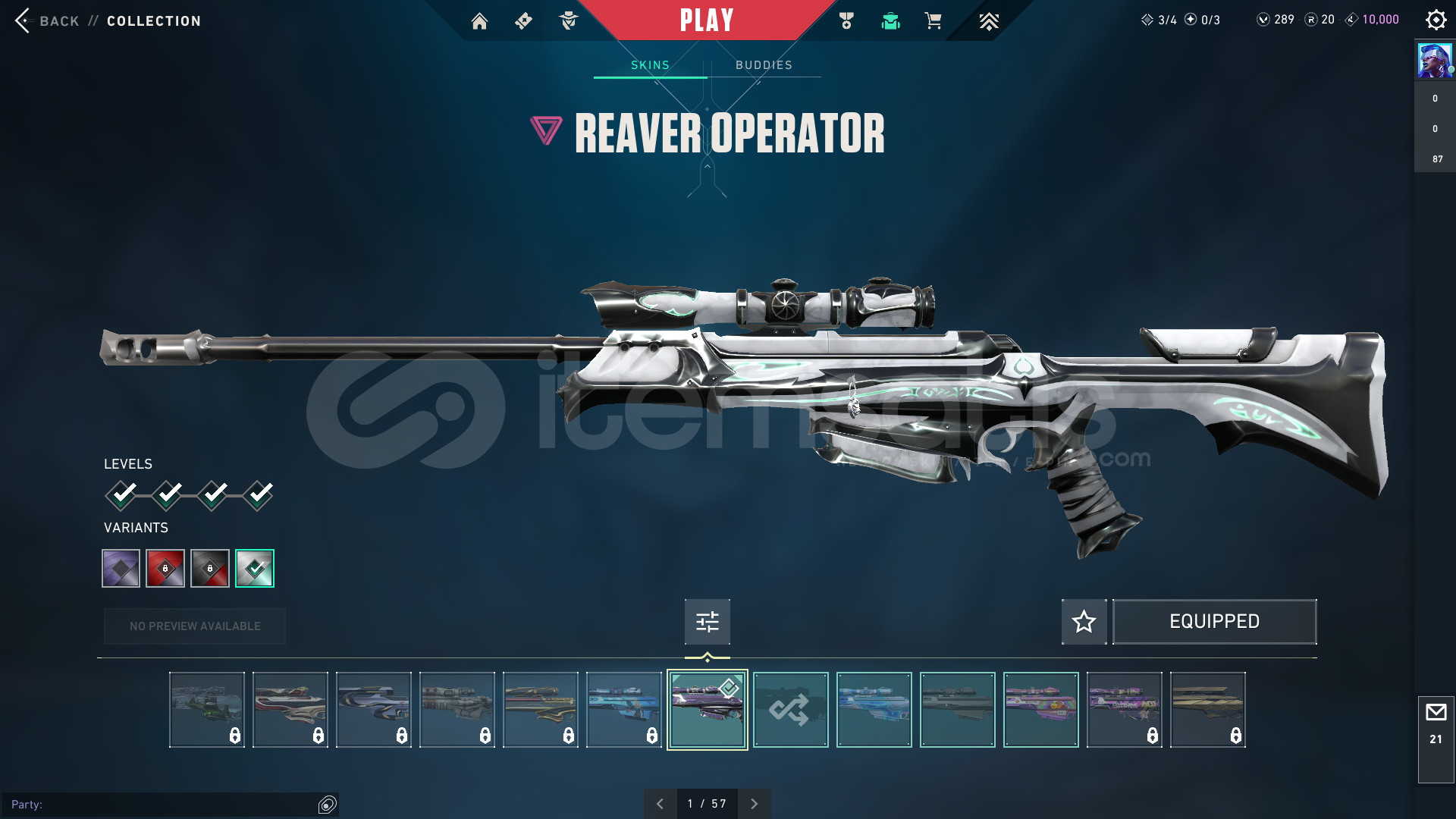
Task: Start a match with the PLAY button
Action: click(x=707, y=20)
